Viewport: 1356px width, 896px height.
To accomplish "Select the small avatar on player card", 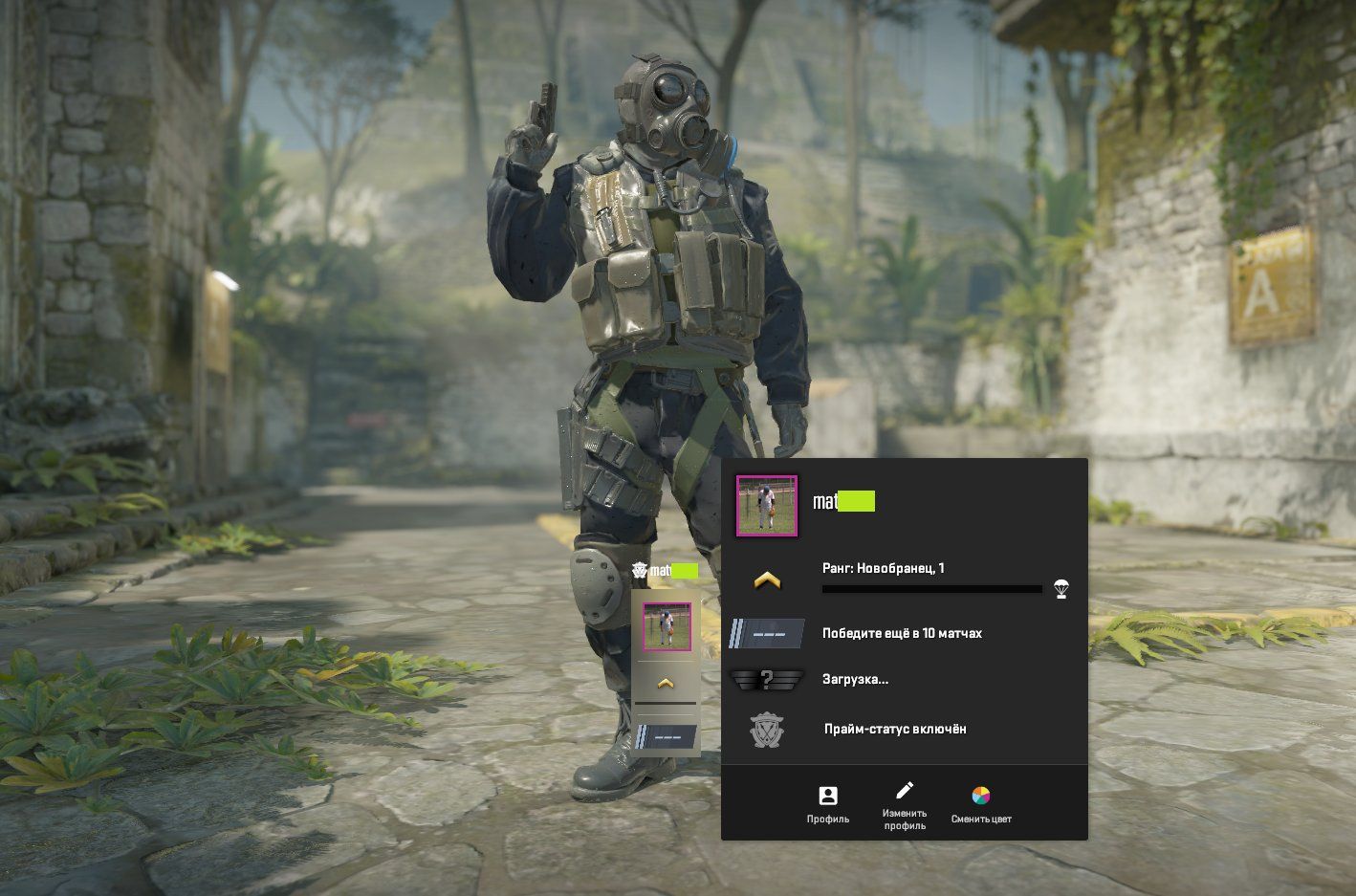I will 667,626.
